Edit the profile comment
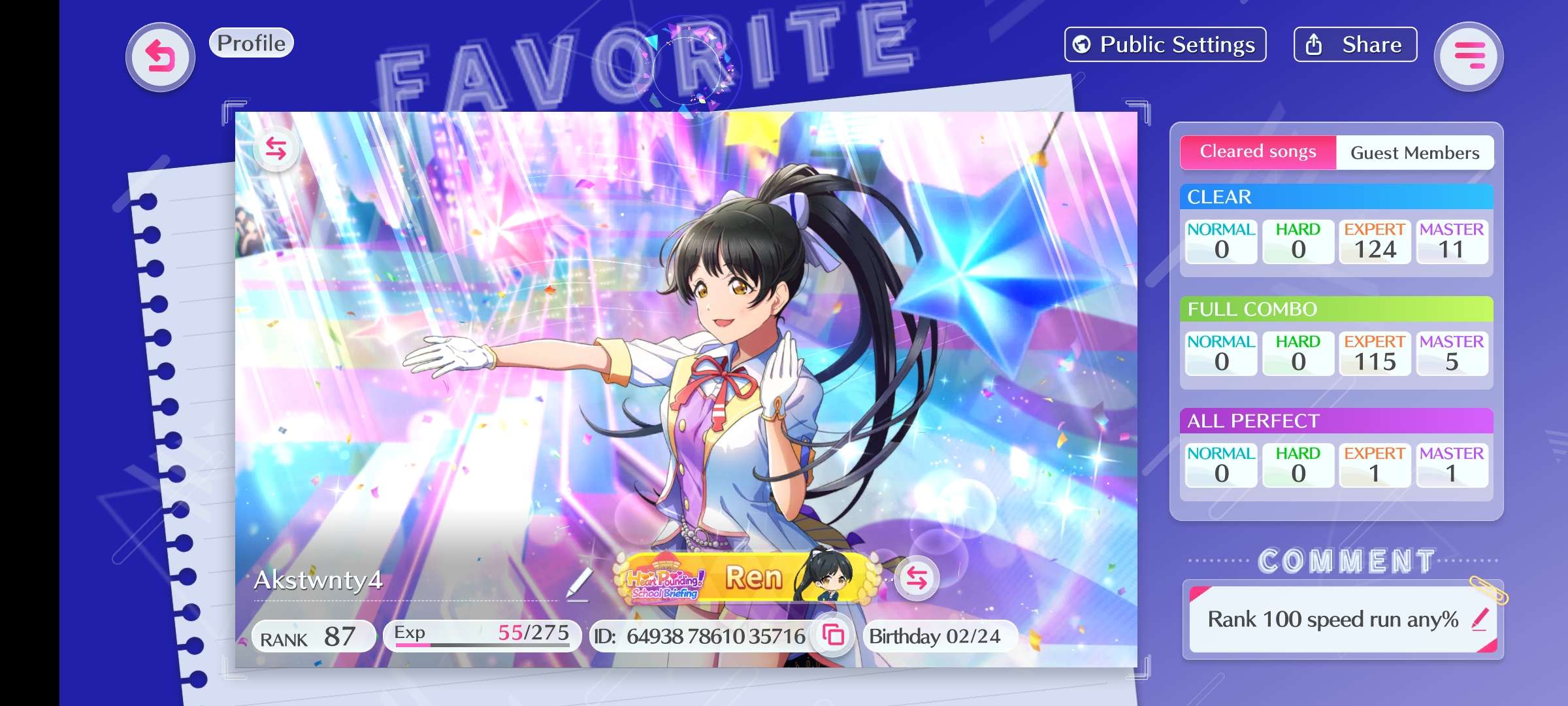Image resolution: width=1568 pixels, height=706 pixels. coord(1480,618)
